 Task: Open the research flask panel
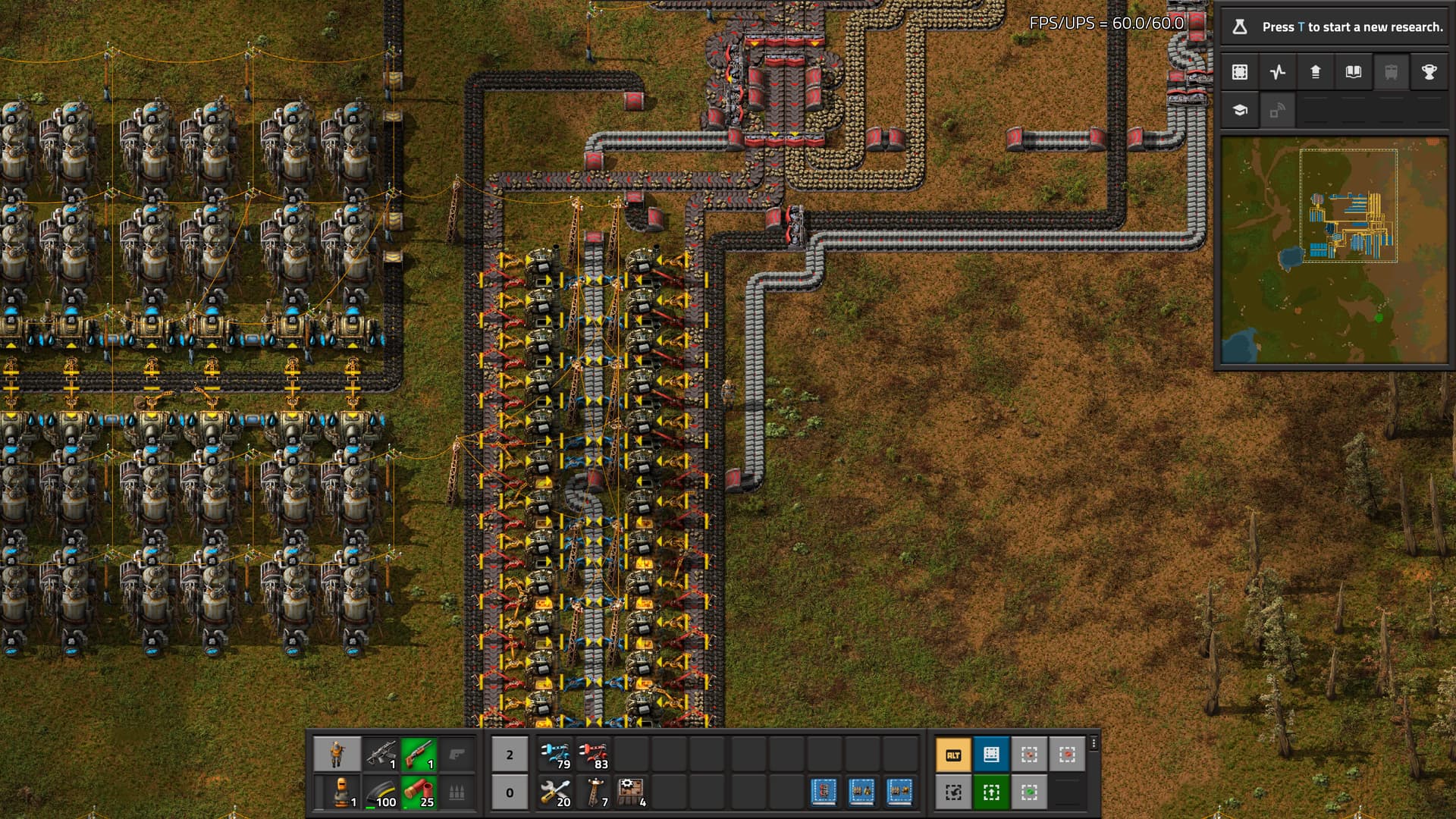click(x=1240, y=27)
